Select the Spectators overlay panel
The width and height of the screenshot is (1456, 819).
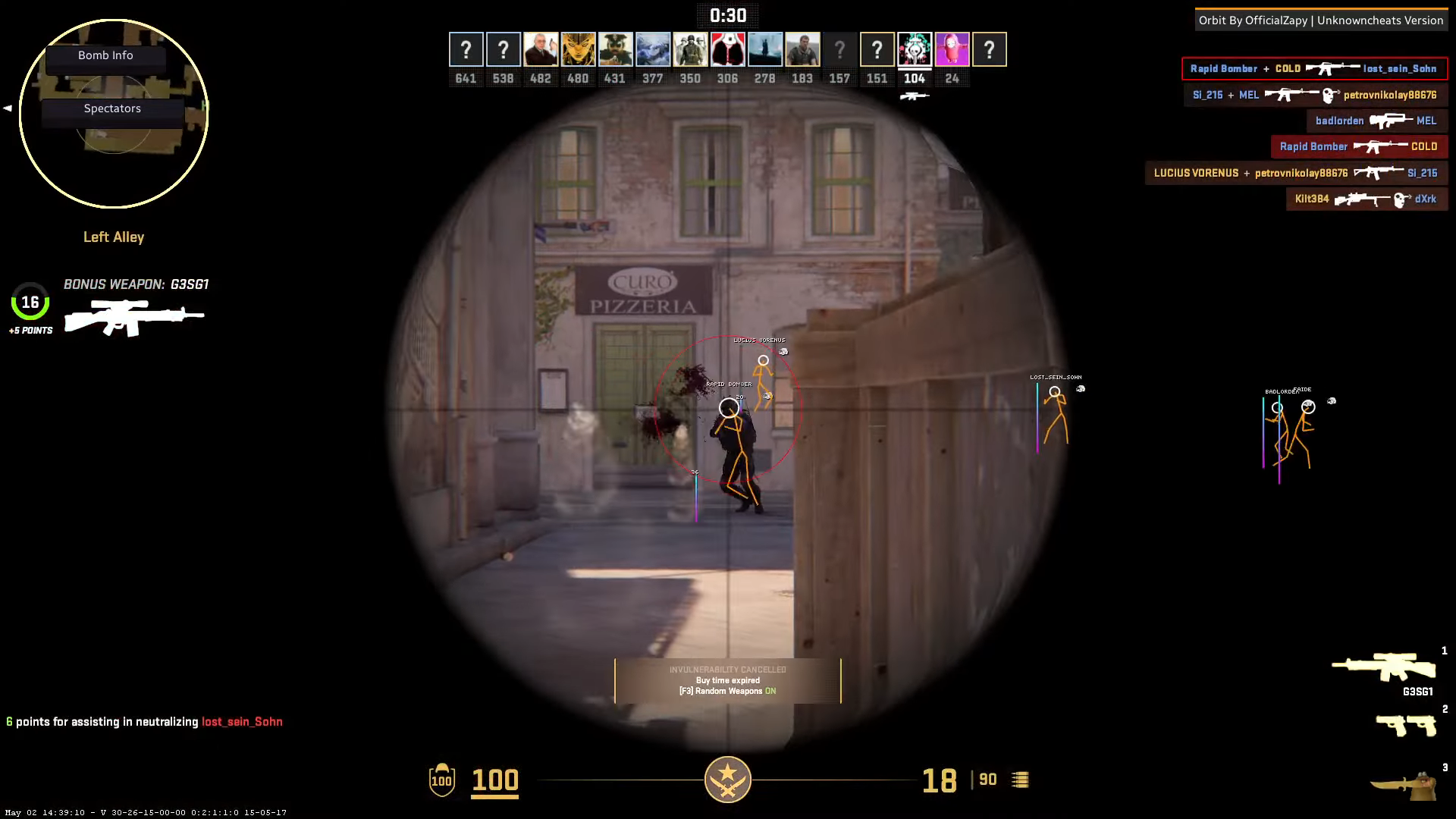tap(112, 108)
